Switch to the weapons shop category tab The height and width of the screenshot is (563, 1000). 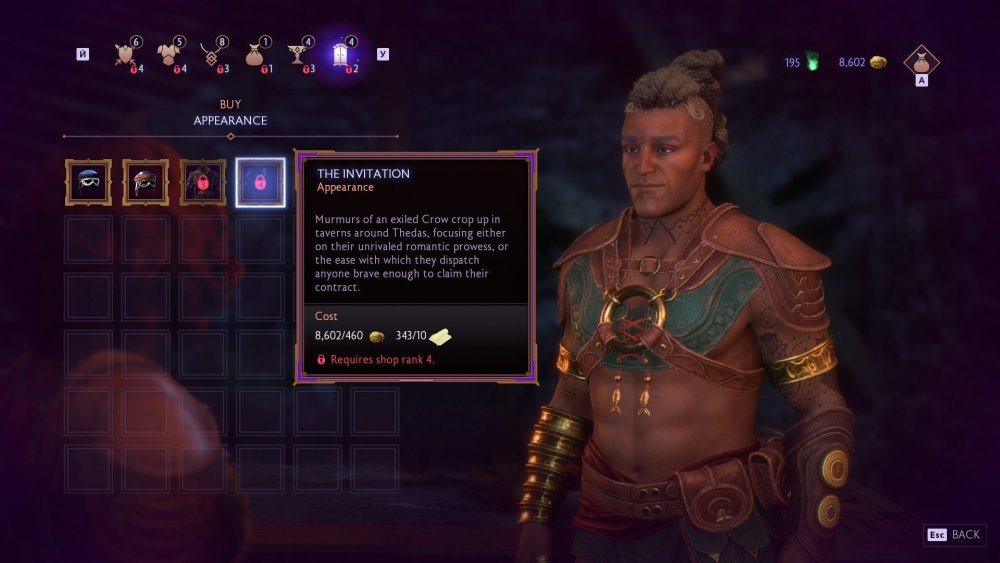point(125,54)
